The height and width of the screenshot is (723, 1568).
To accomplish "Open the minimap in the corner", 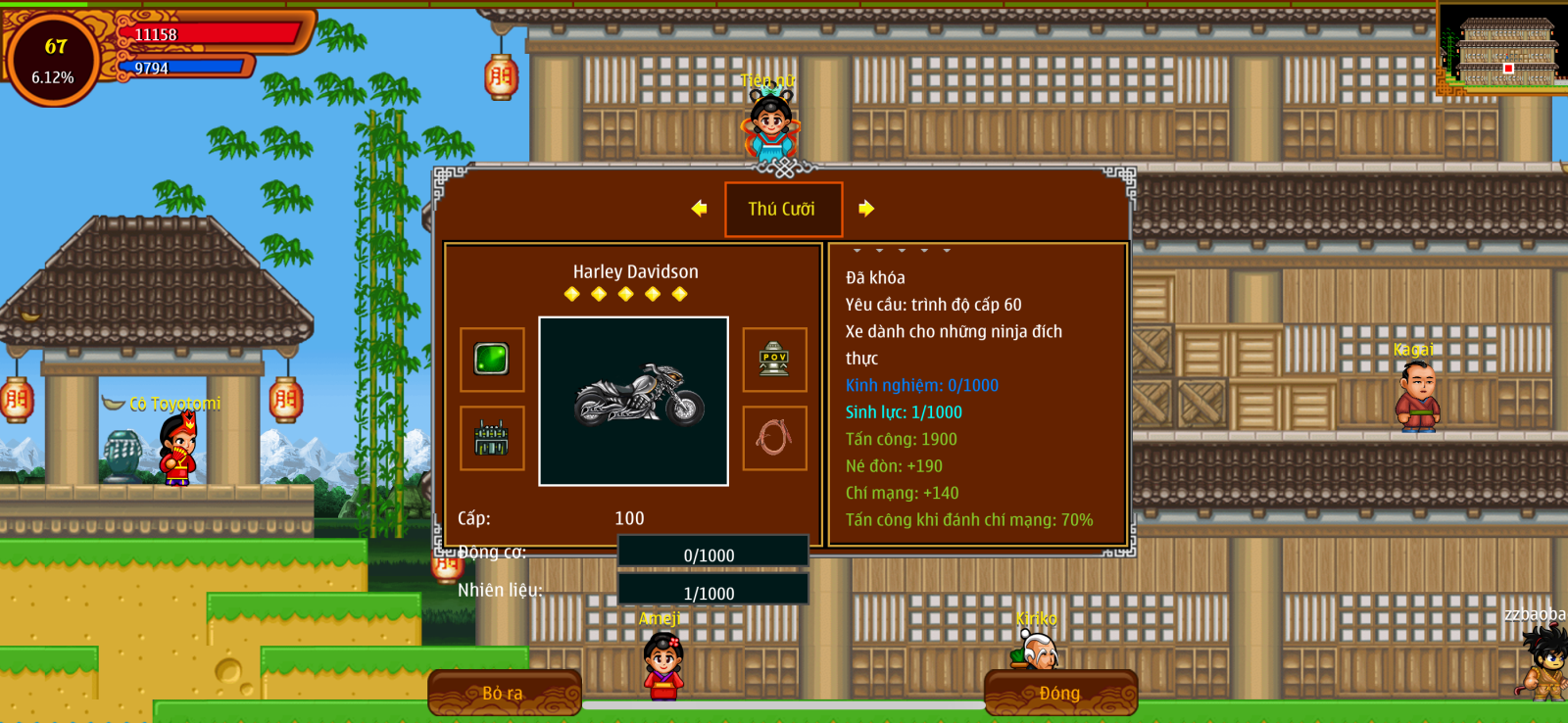I will coord(1501,49).
